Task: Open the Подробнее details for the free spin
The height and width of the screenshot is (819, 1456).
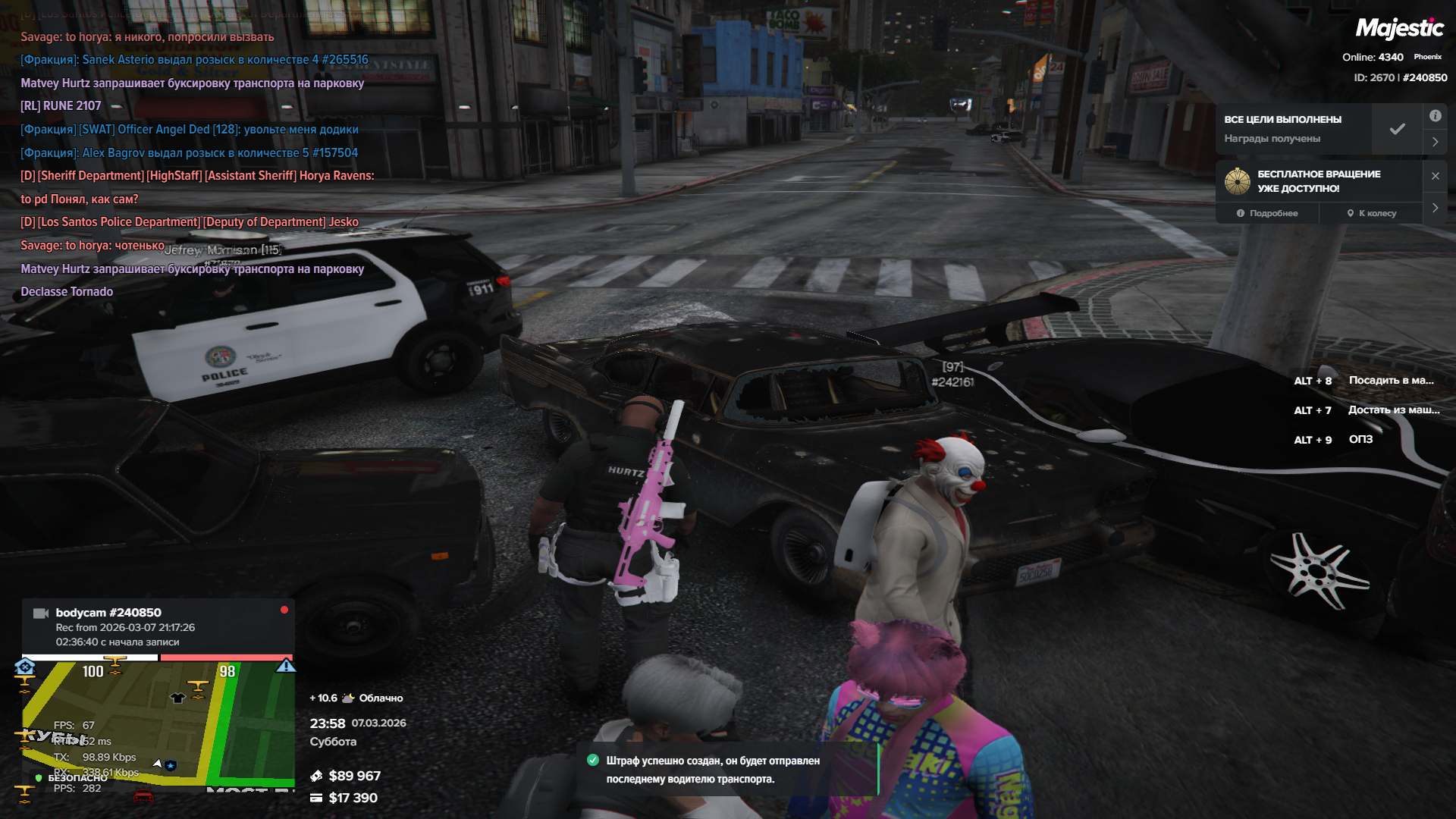Action: 1267,213
